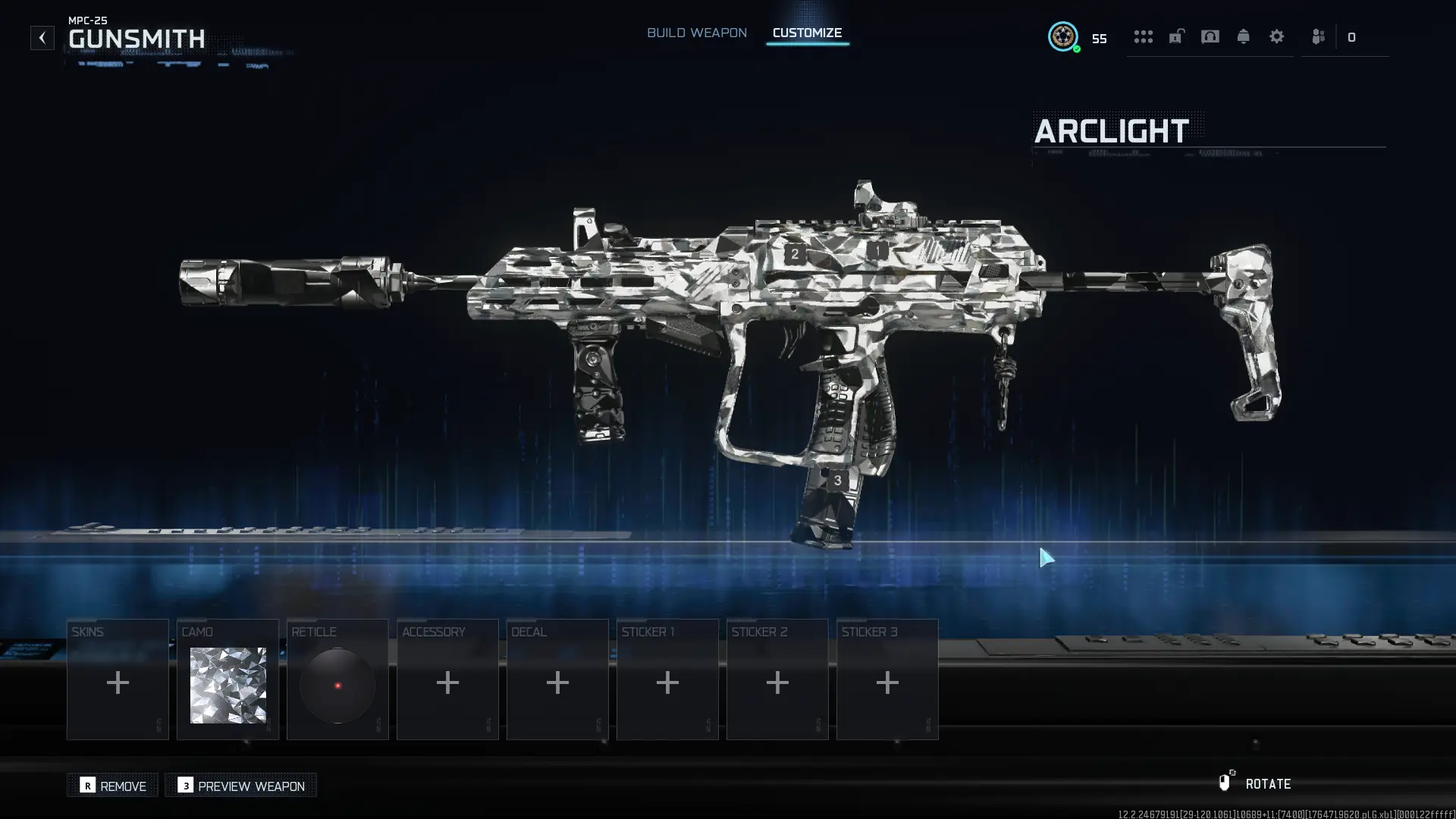Viewport: 1456px width, 819px height.
Task: Add a Decal to the weapon
Action: click(557, 681)
